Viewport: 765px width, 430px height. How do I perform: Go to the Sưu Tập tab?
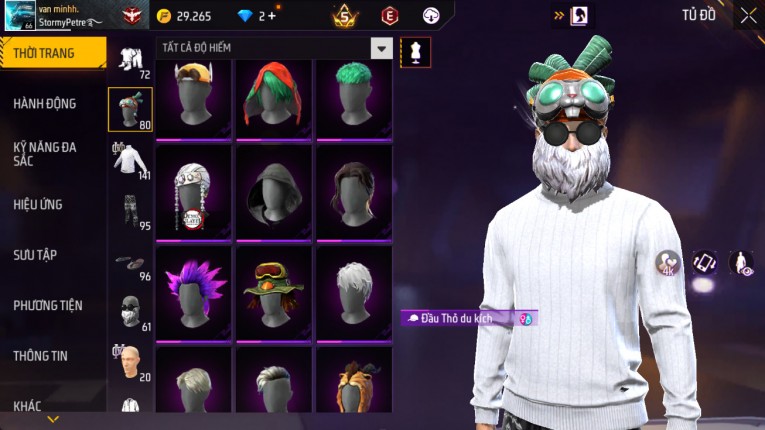pyautogui.click(x=35, y=255)
